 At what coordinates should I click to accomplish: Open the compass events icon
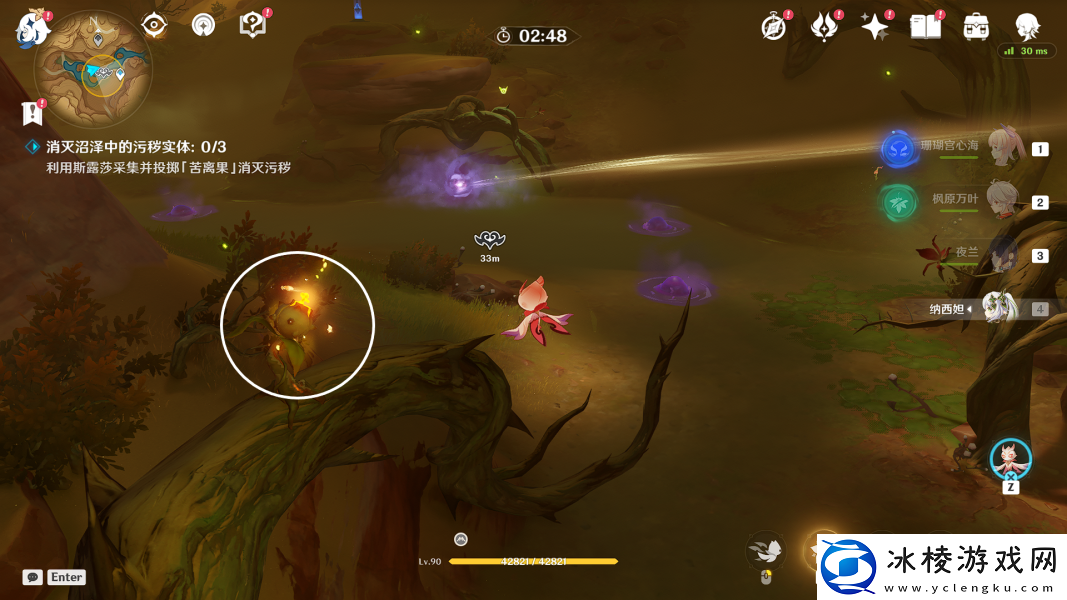773,27
